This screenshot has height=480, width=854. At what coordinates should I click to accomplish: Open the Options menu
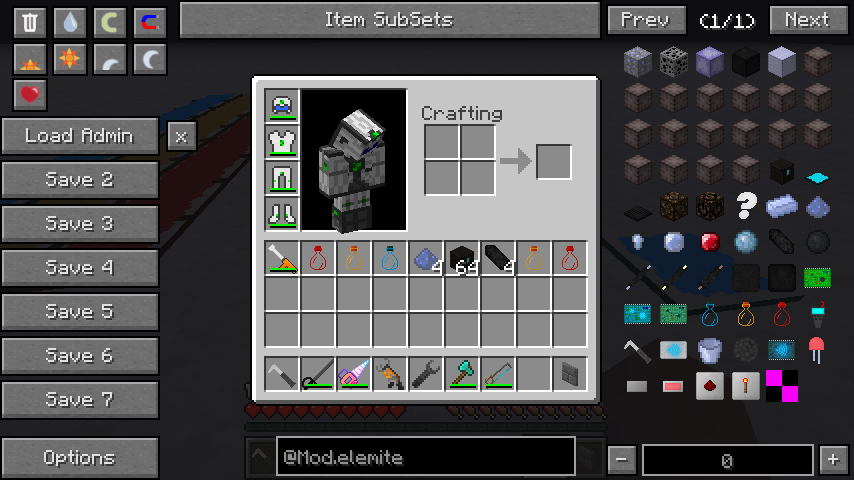pos(80,458)
